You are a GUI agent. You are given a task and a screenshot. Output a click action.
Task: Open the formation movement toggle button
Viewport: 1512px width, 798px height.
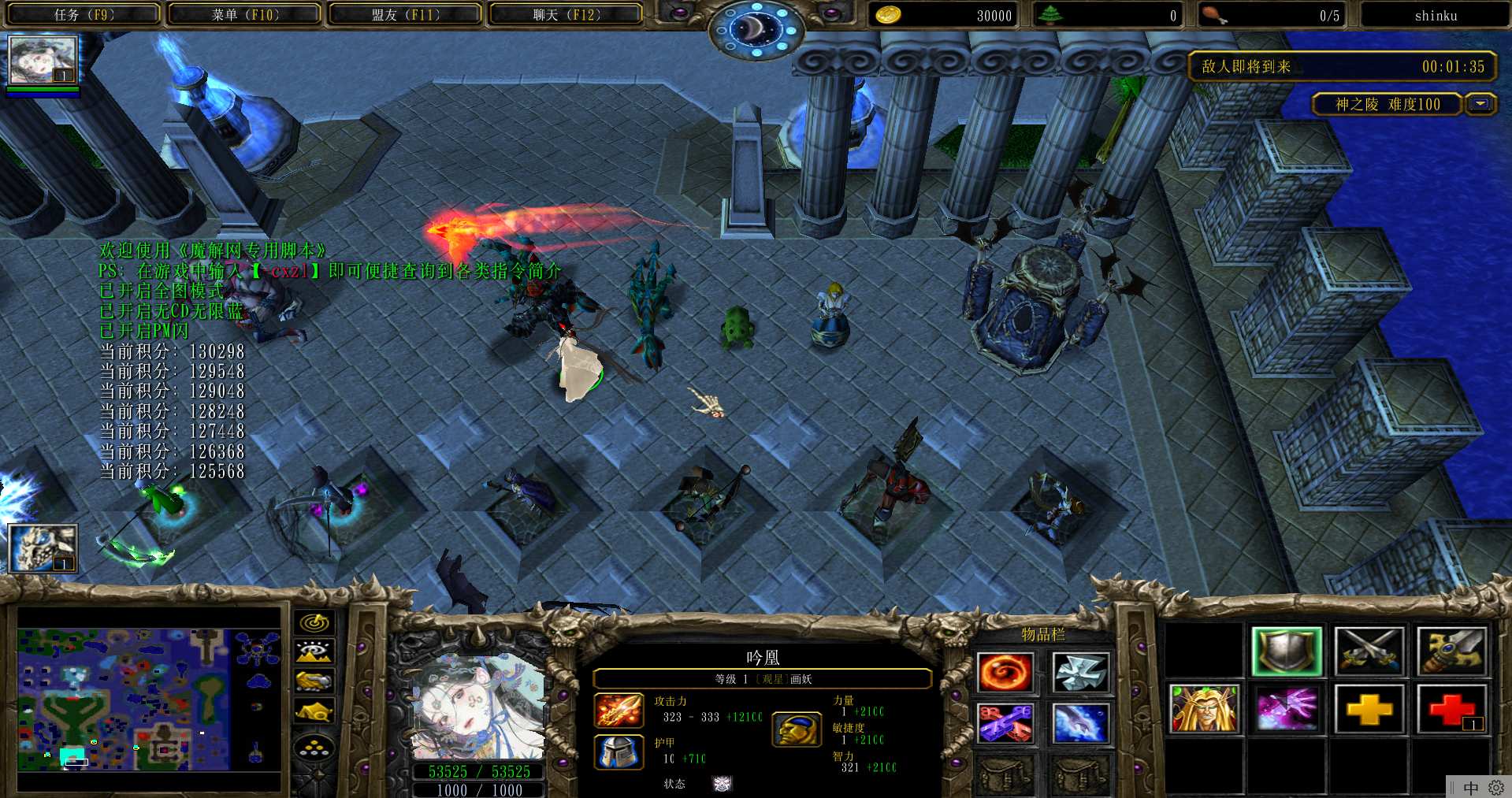314,748
